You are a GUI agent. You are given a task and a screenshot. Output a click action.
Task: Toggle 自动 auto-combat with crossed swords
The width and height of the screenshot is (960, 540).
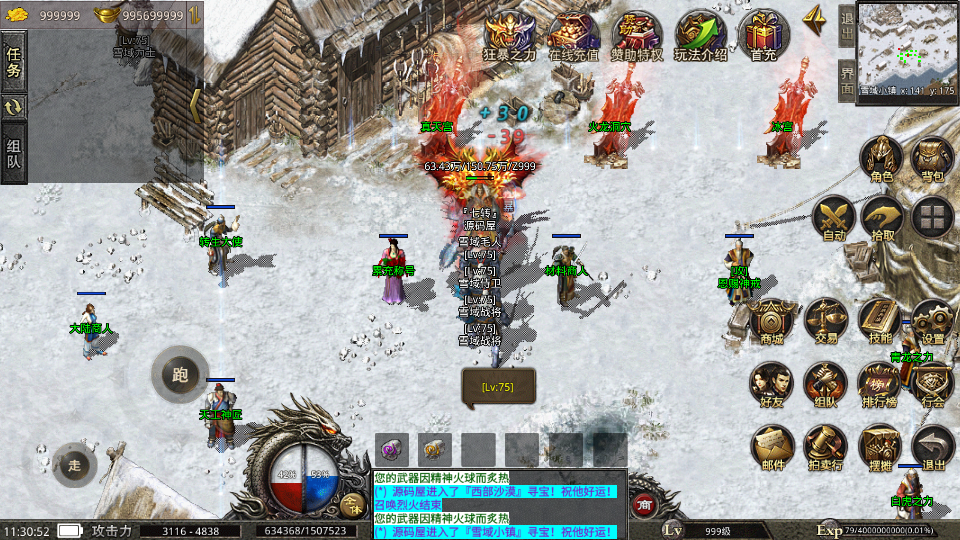coord(832,217)
